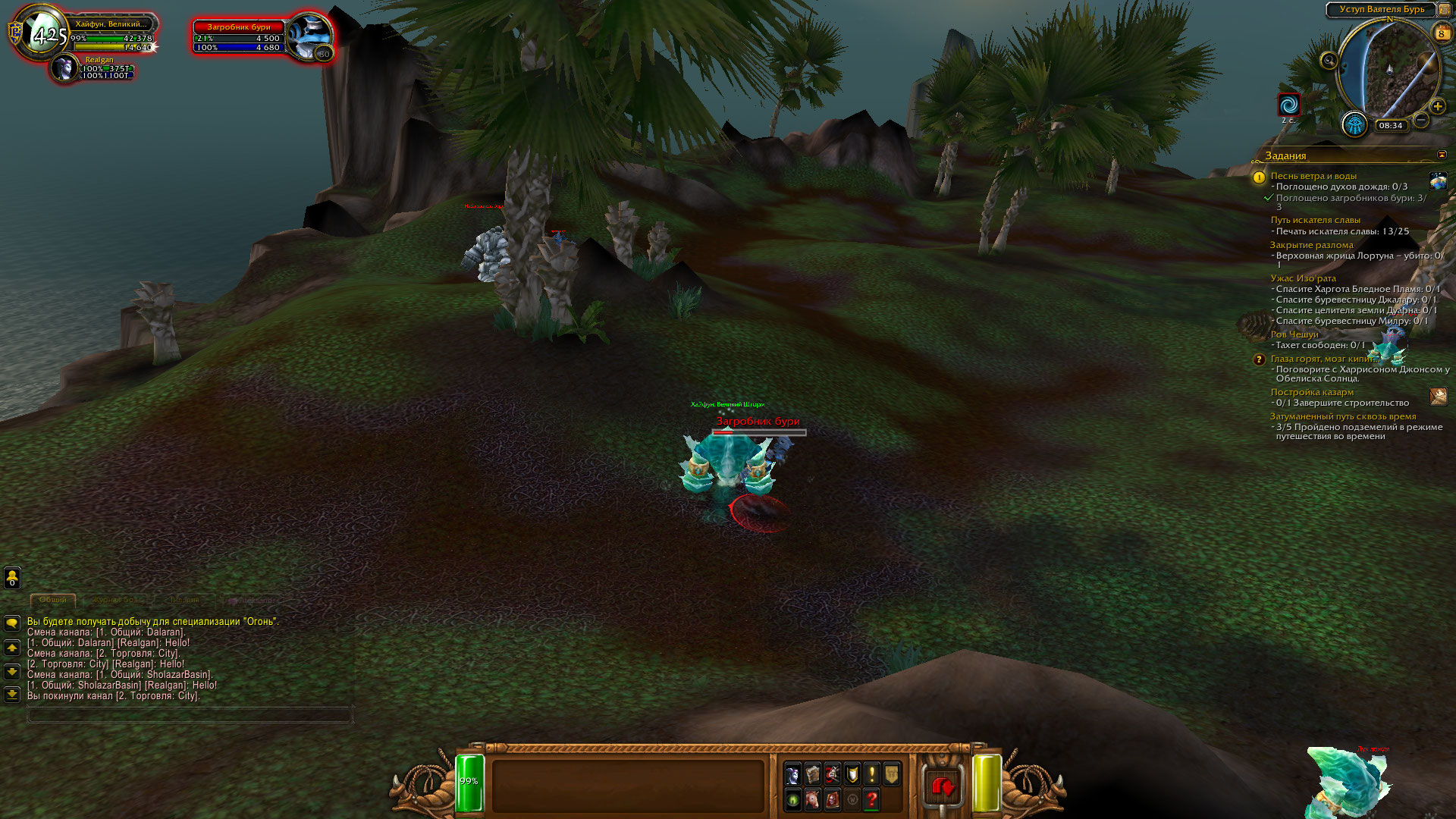Open the calendar button showing 8
Viewport: 1456px width, 819px height.
point(1441,33)
